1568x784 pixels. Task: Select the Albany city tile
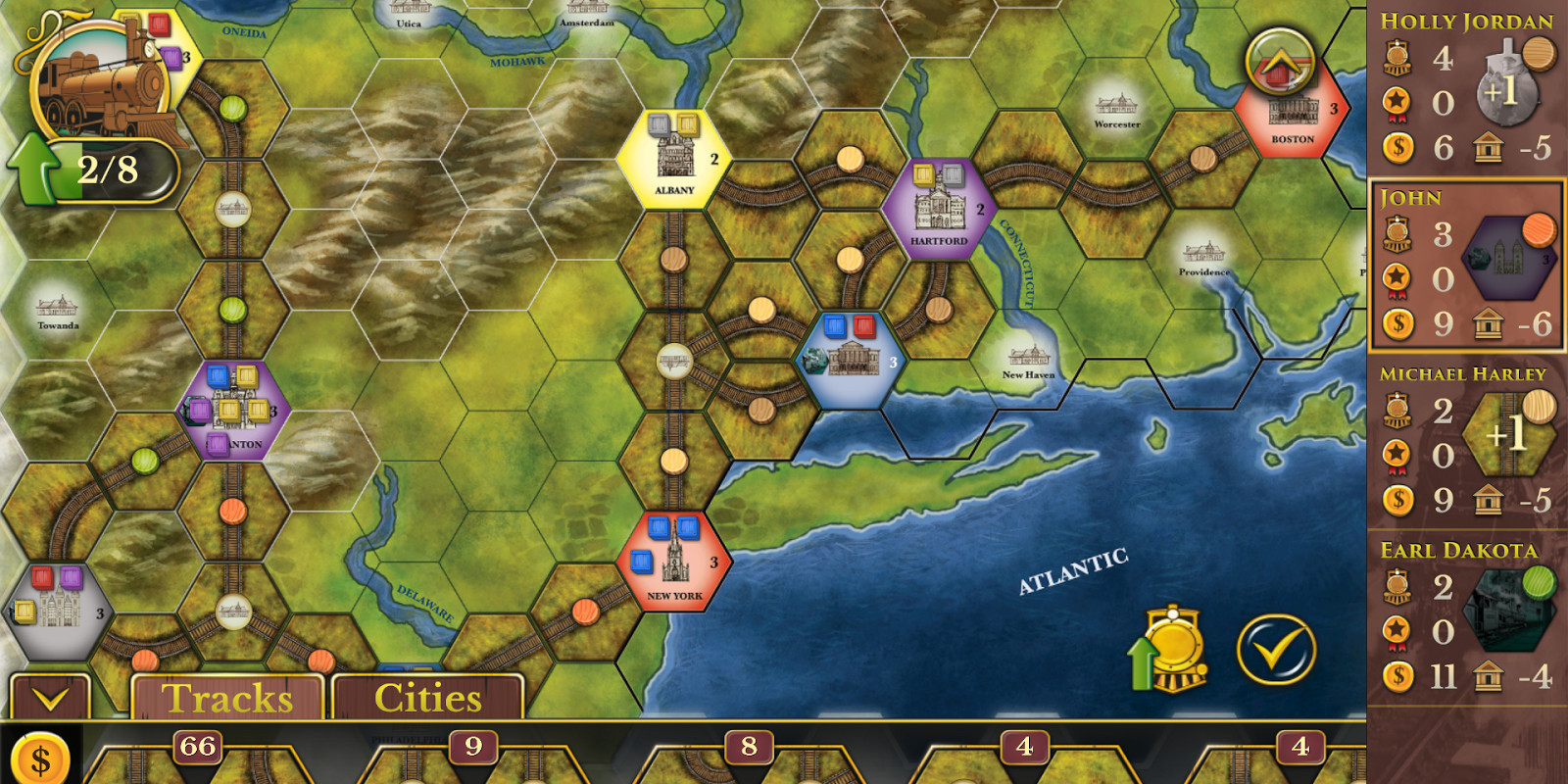point(674,159)
